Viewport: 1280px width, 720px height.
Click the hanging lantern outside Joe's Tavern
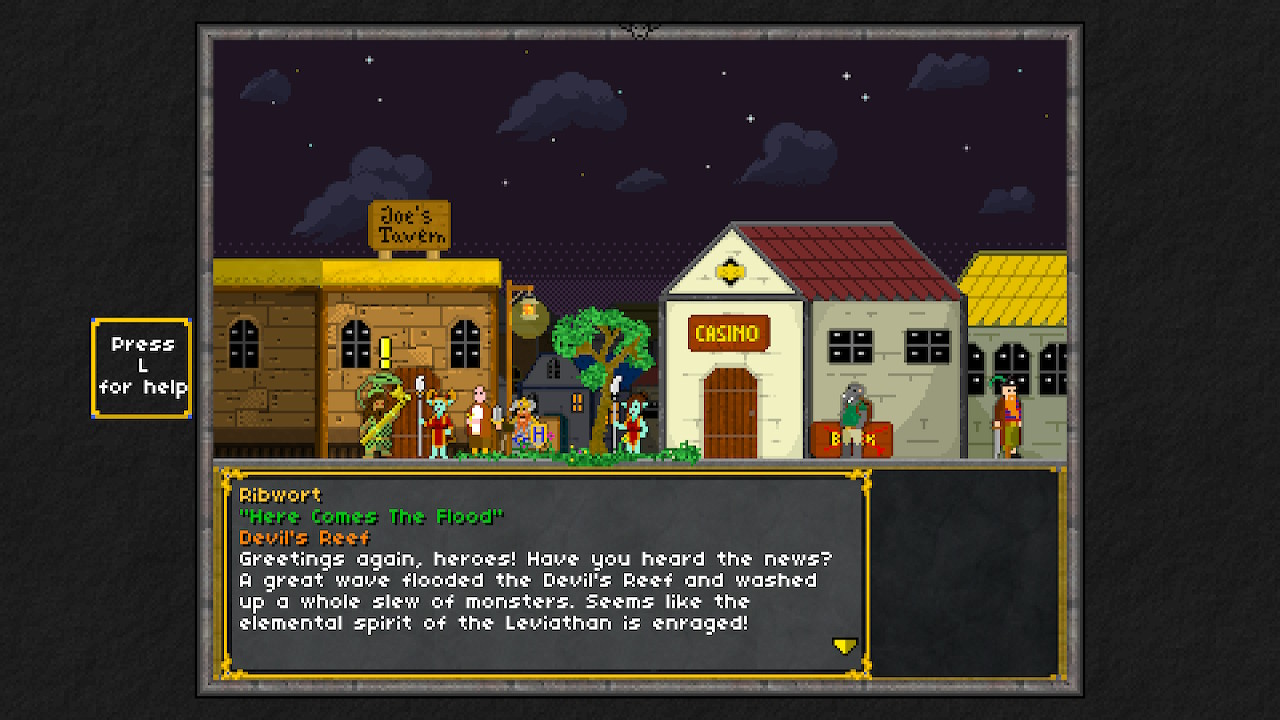point(529,318)
